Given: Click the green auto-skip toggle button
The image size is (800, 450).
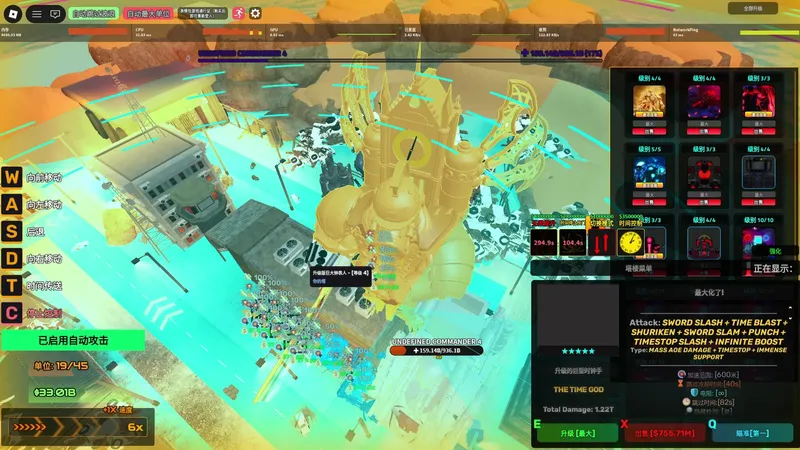Looking at the screenshot, I should (94, 14).
